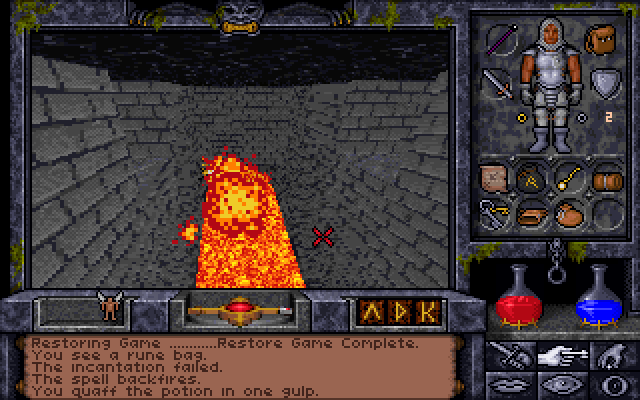Click the equipped sword weapon slot
The image size is (640, 400).
(x=497, y=82)
